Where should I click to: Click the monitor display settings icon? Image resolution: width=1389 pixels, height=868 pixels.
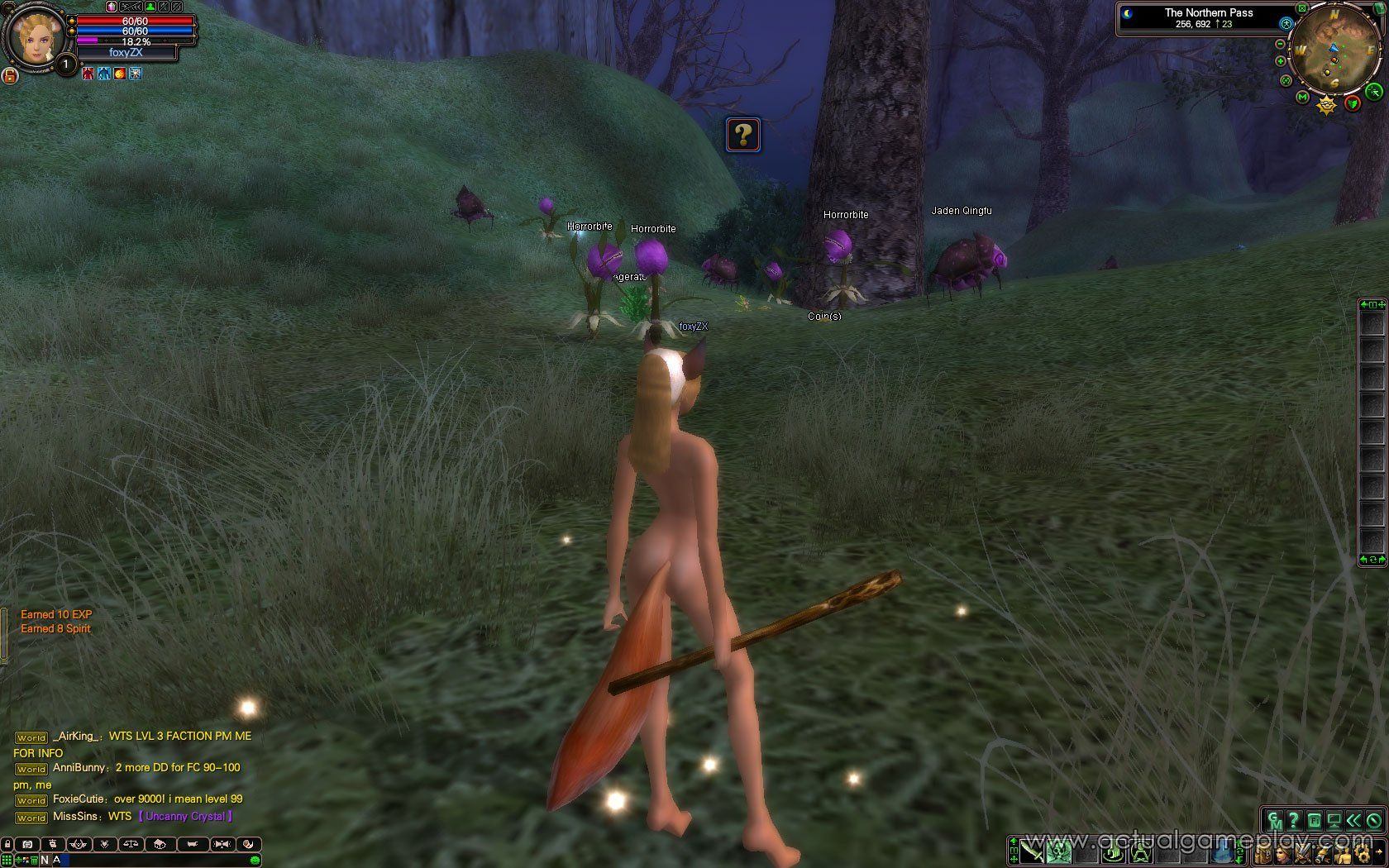pos(1333,821)
